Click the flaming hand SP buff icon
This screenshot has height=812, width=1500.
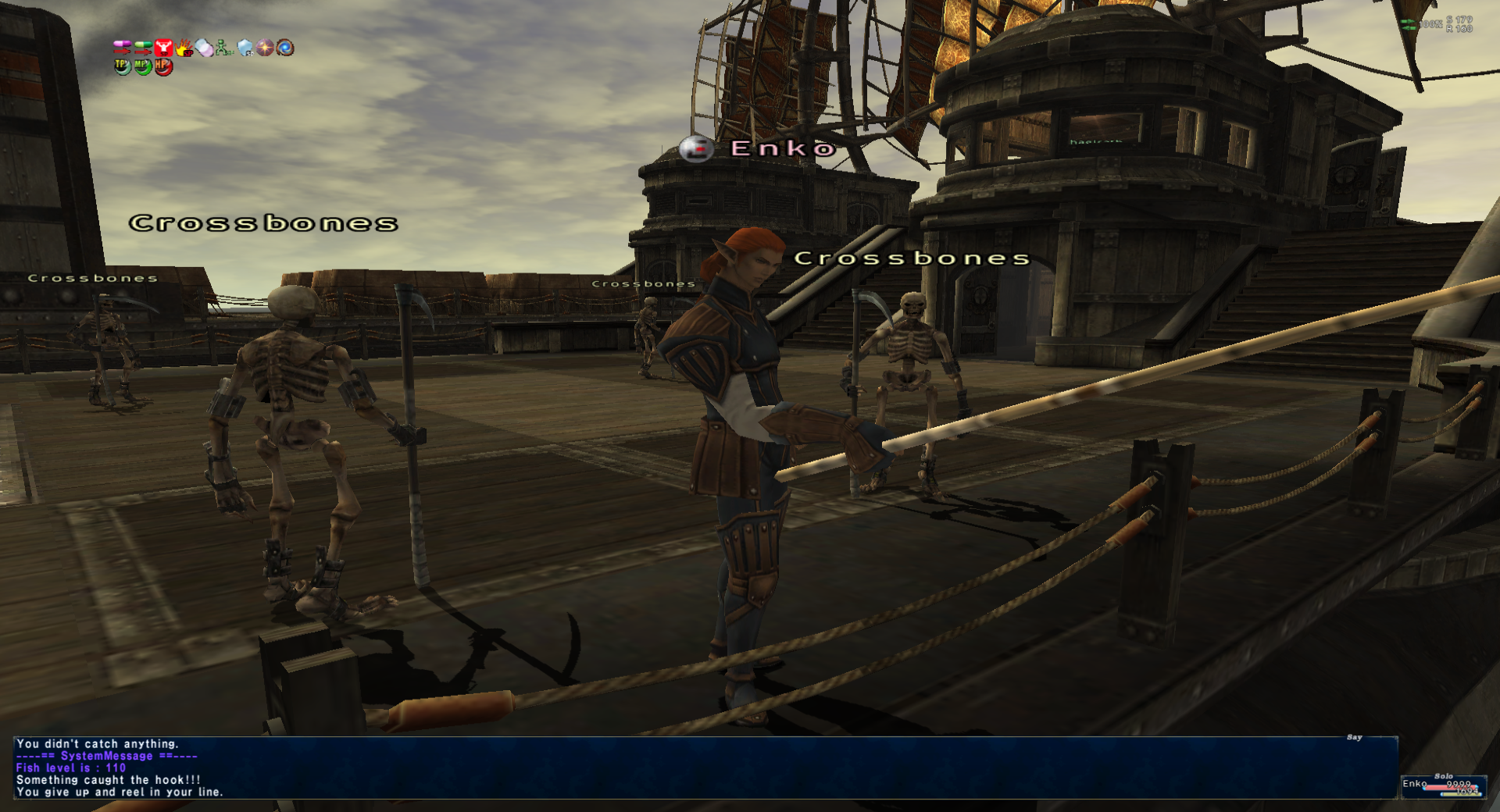(x=184, y=48)
